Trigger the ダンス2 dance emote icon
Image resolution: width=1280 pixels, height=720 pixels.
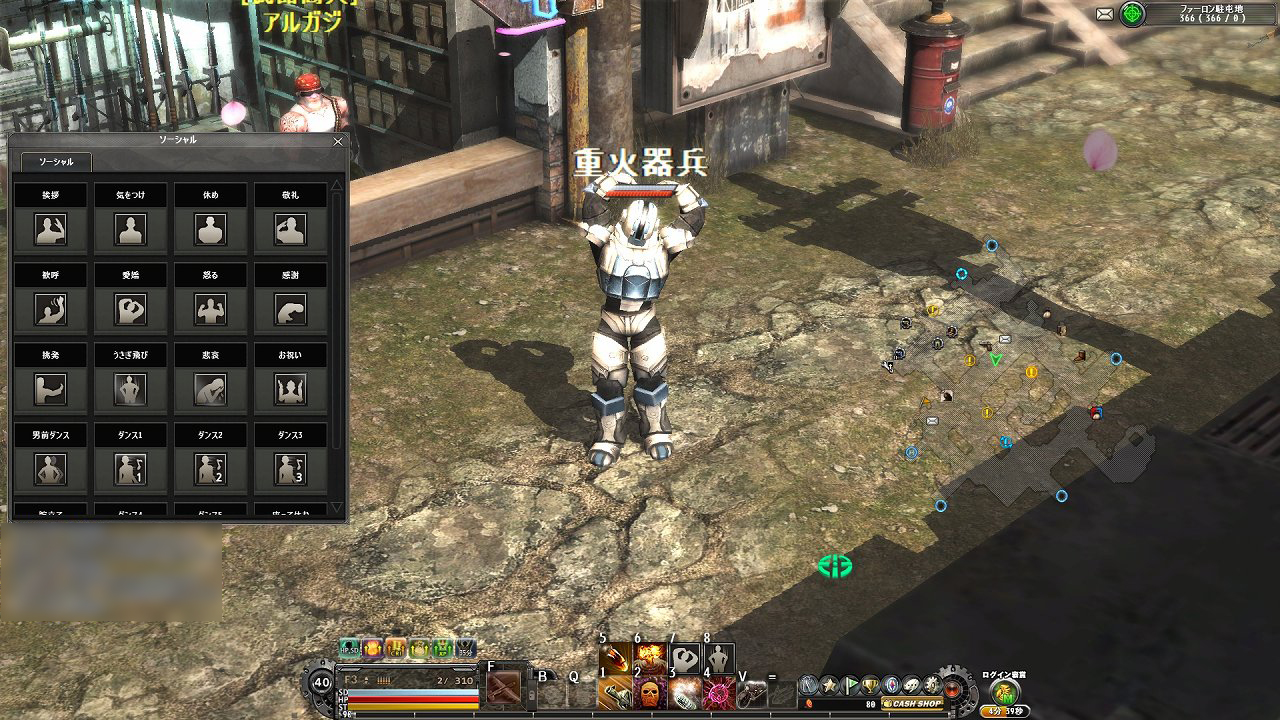210,467
